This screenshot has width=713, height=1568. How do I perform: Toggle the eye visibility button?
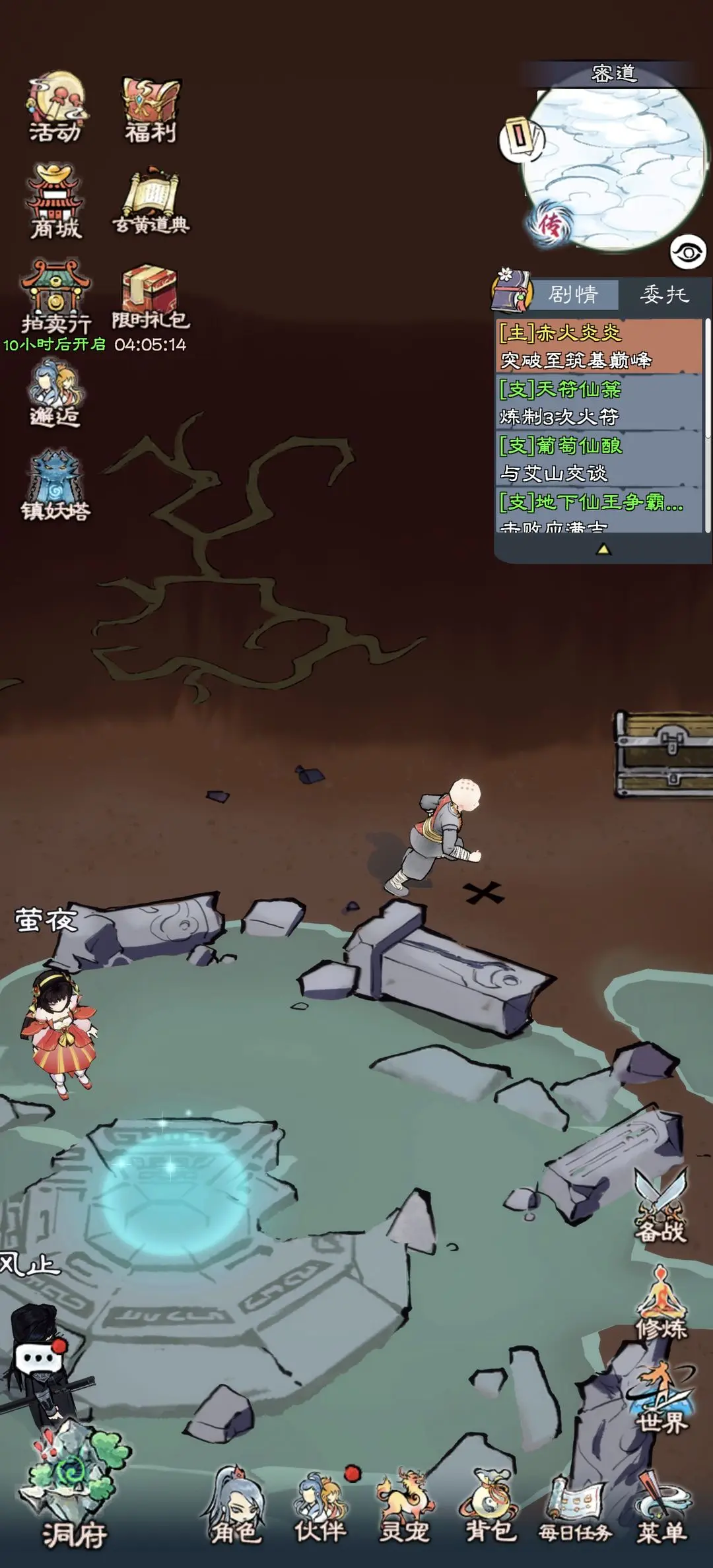pyautogui.click(x=688, y=252)
